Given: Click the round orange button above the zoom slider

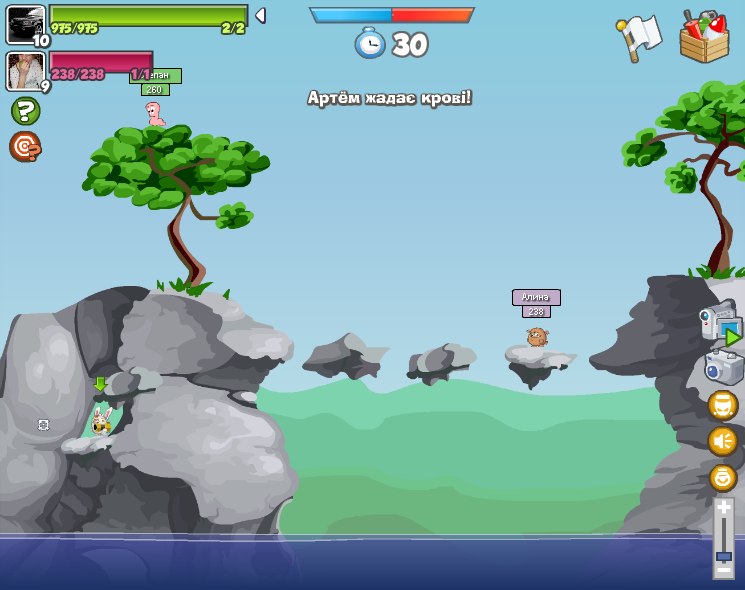Looking at the screenshot, I should point(723,477).
